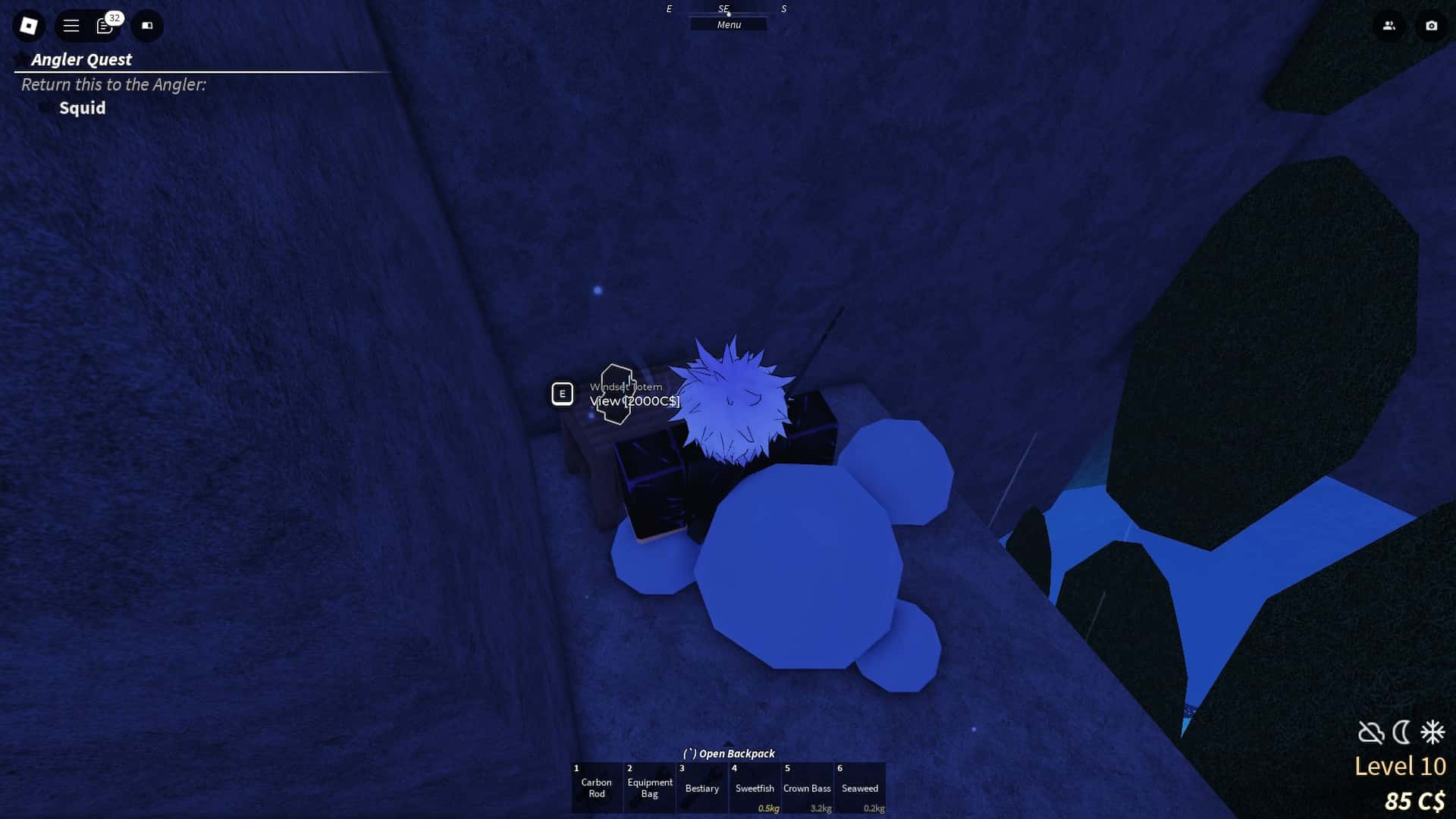Screen dimensions: 1456x819
Task: Expand the Menu dropdown under the compass
Action: pyautogui.click(x=727, y=24)
